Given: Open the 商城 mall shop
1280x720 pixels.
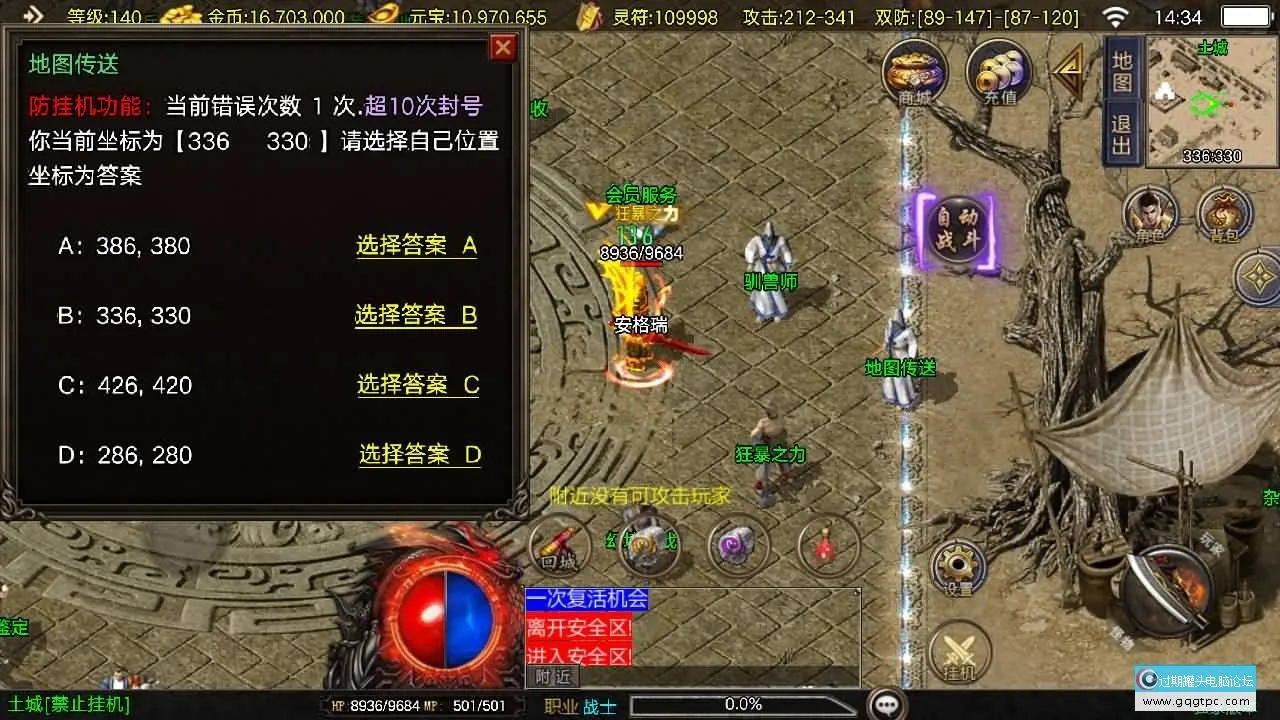Looking at the screenshot, I should coord(913,72).
